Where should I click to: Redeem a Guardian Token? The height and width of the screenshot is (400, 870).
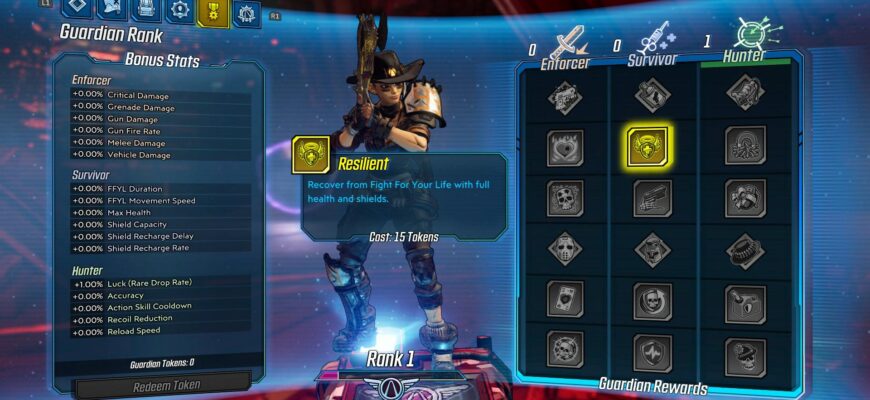coord(165,386)
